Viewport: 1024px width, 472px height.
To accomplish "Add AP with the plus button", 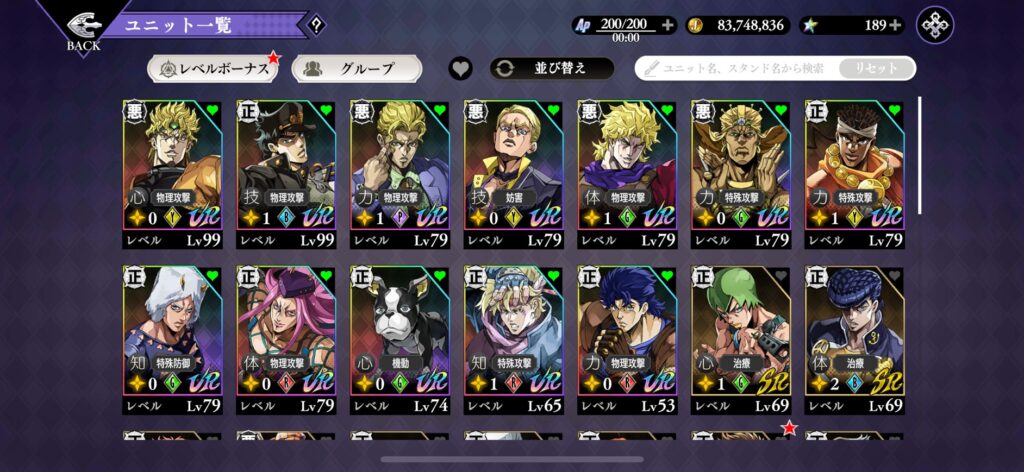I will point(668,25).
